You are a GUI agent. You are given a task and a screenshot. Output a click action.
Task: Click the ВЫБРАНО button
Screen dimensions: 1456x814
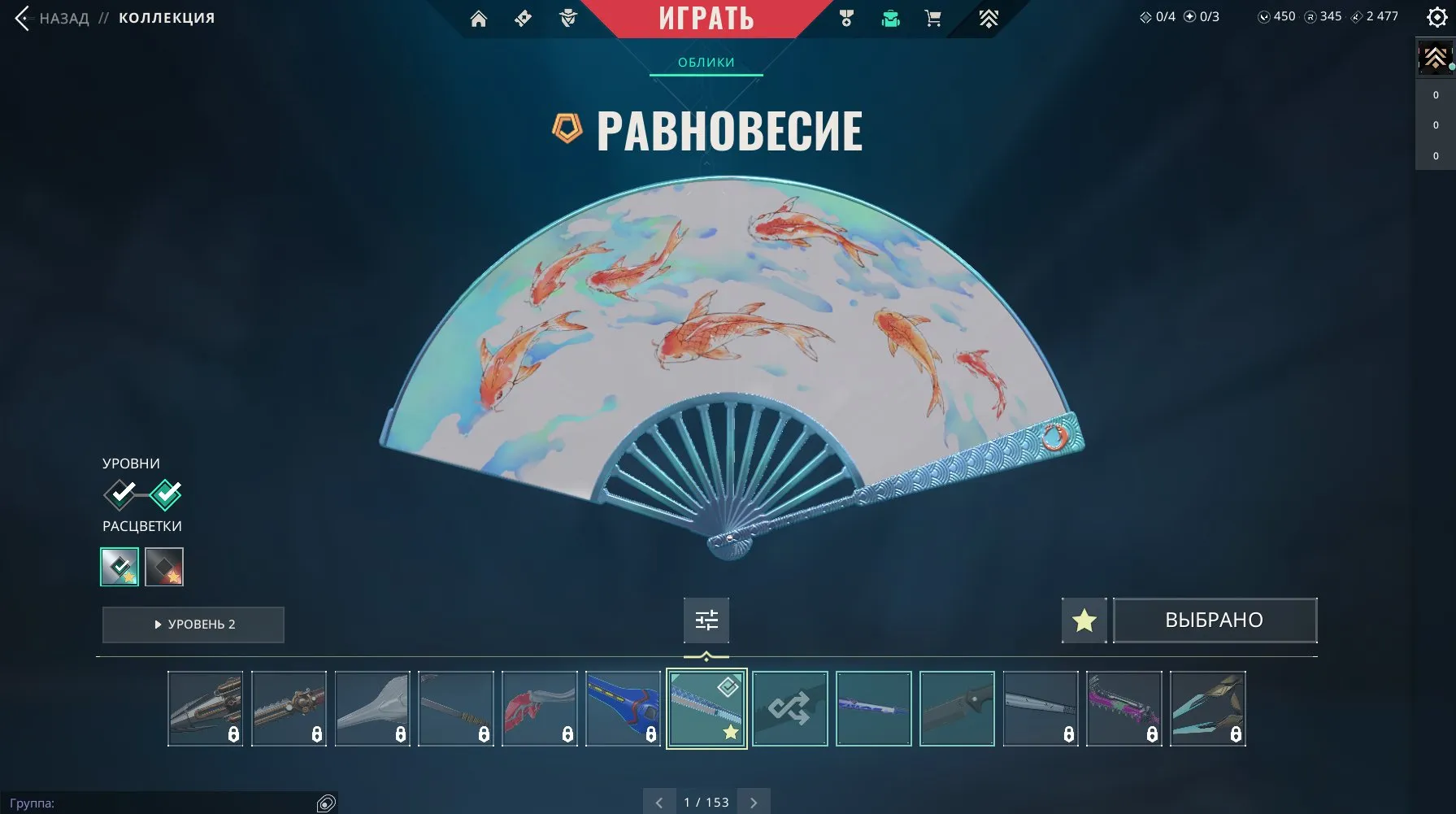(x=1215, y=620)
